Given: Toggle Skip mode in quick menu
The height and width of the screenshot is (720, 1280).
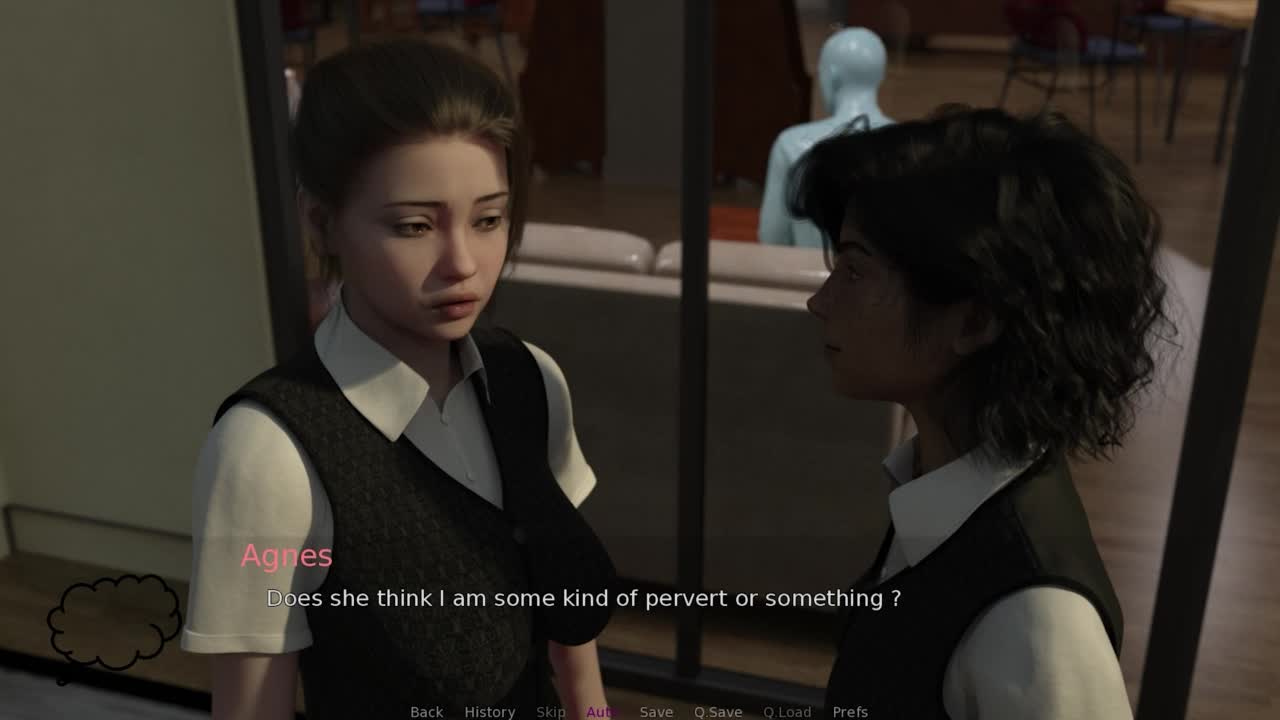Looking at the screenshot, I should (x=550, y=711).
